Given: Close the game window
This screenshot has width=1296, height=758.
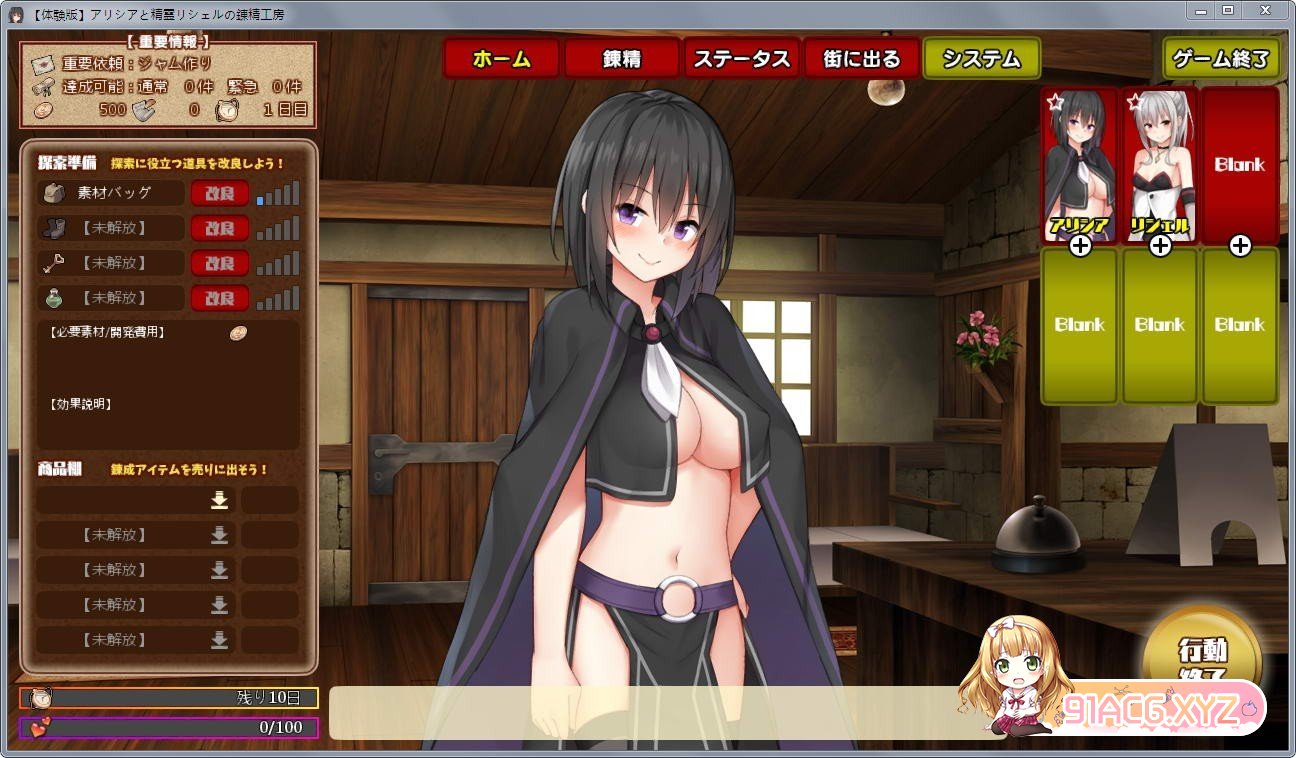Looking at the screenshot, I should [x=1266, y=10].
